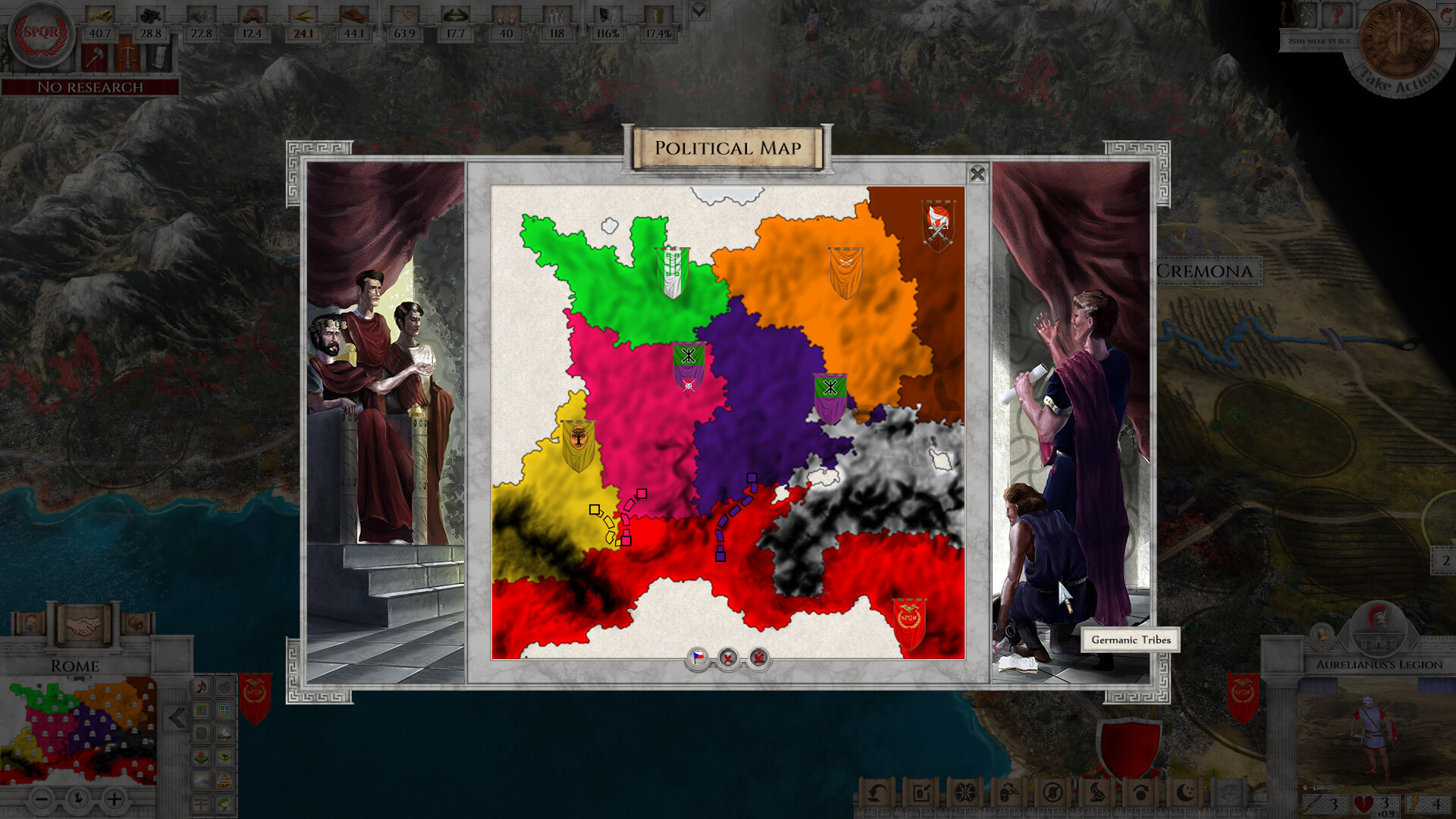Image resolution: width=1456 pixels, height=819 pixels.
Task: Open the No Research panel
Action: click(x=91, y=88)
